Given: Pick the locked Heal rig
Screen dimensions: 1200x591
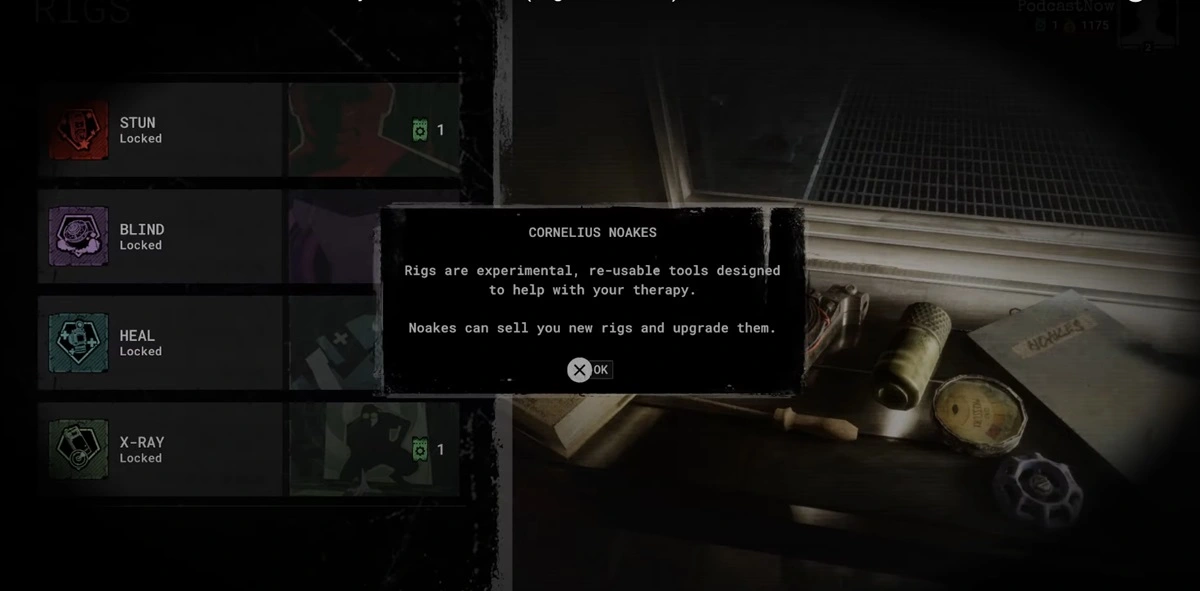Looking at the screenshot, I should 160,343.
